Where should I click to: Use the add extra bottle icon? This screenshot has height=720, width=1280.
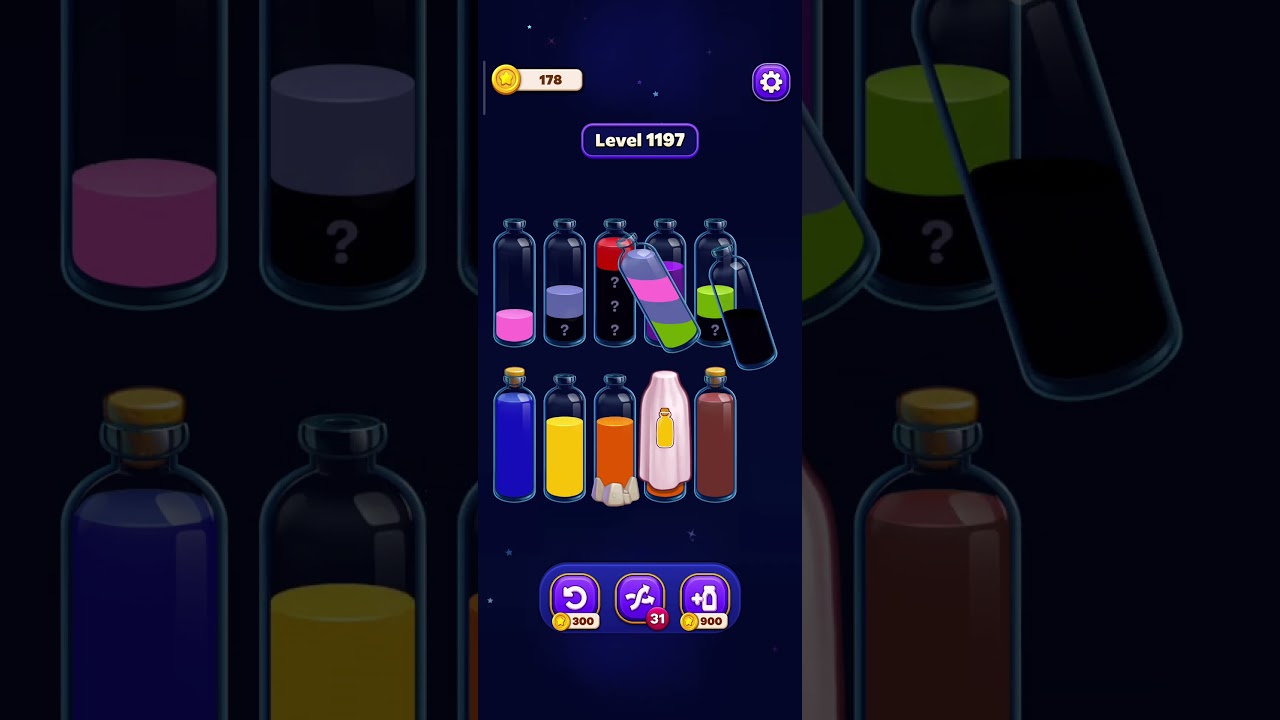705,598
